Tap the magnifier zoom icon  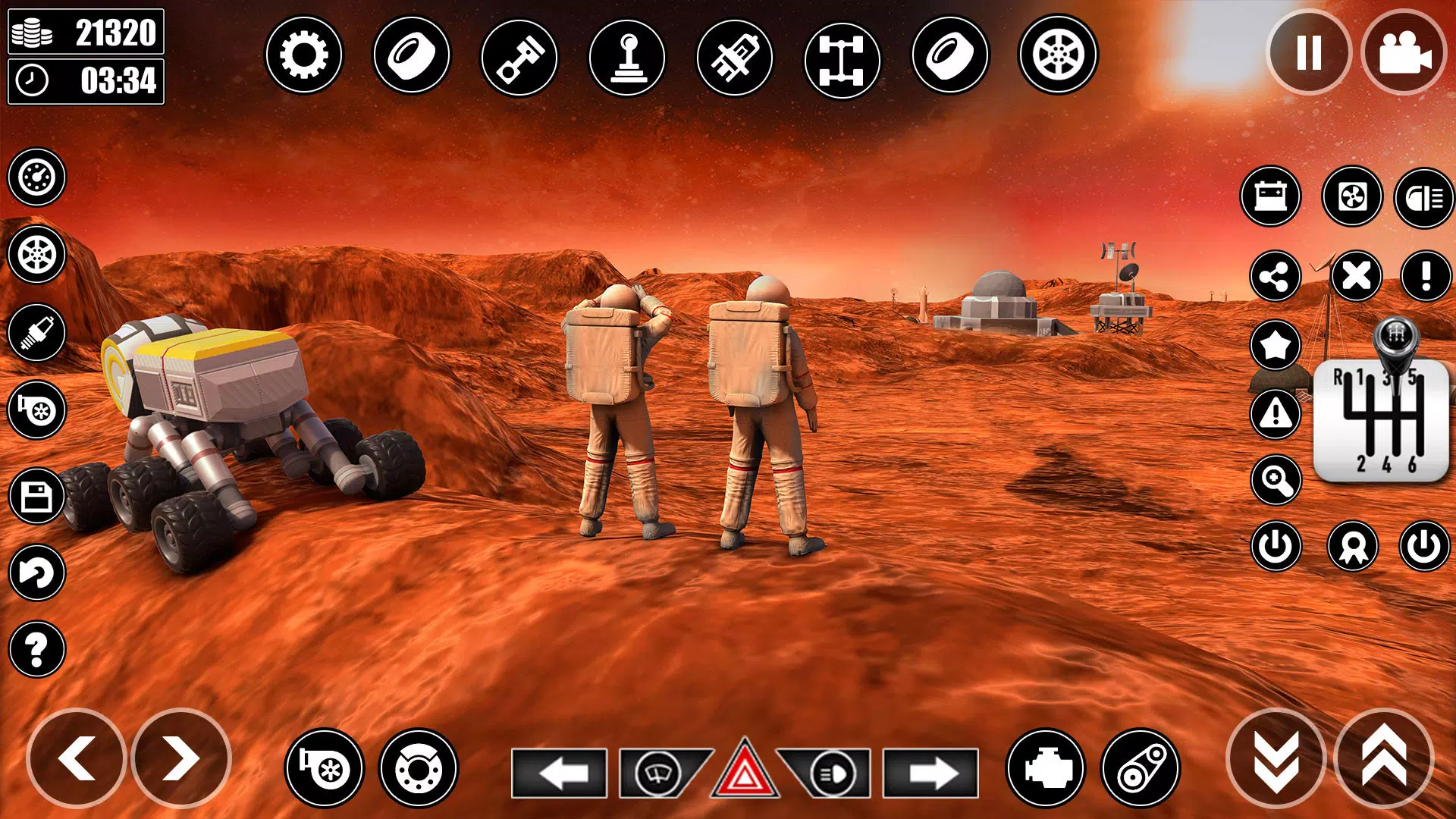click(x=1276, y=480)
